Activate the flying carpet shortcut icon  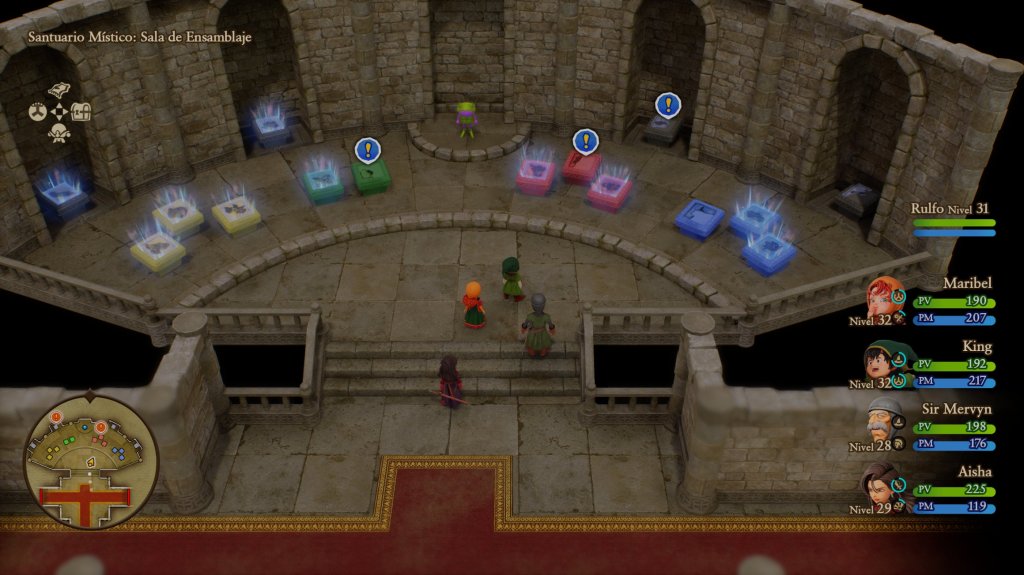coord(58,90)
